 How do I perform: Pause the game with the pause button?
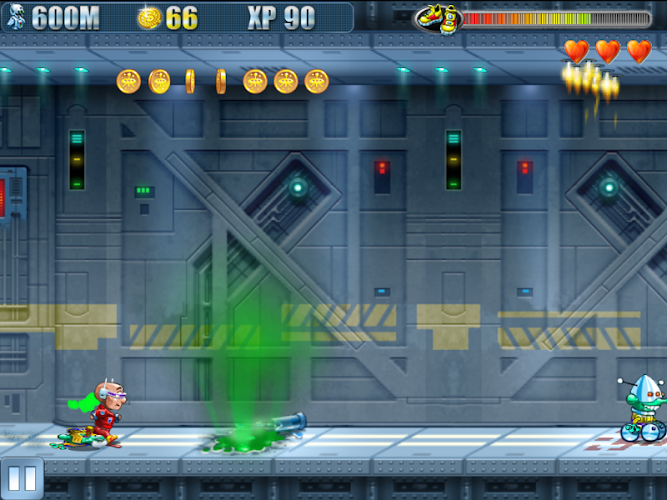pos(22,478)
